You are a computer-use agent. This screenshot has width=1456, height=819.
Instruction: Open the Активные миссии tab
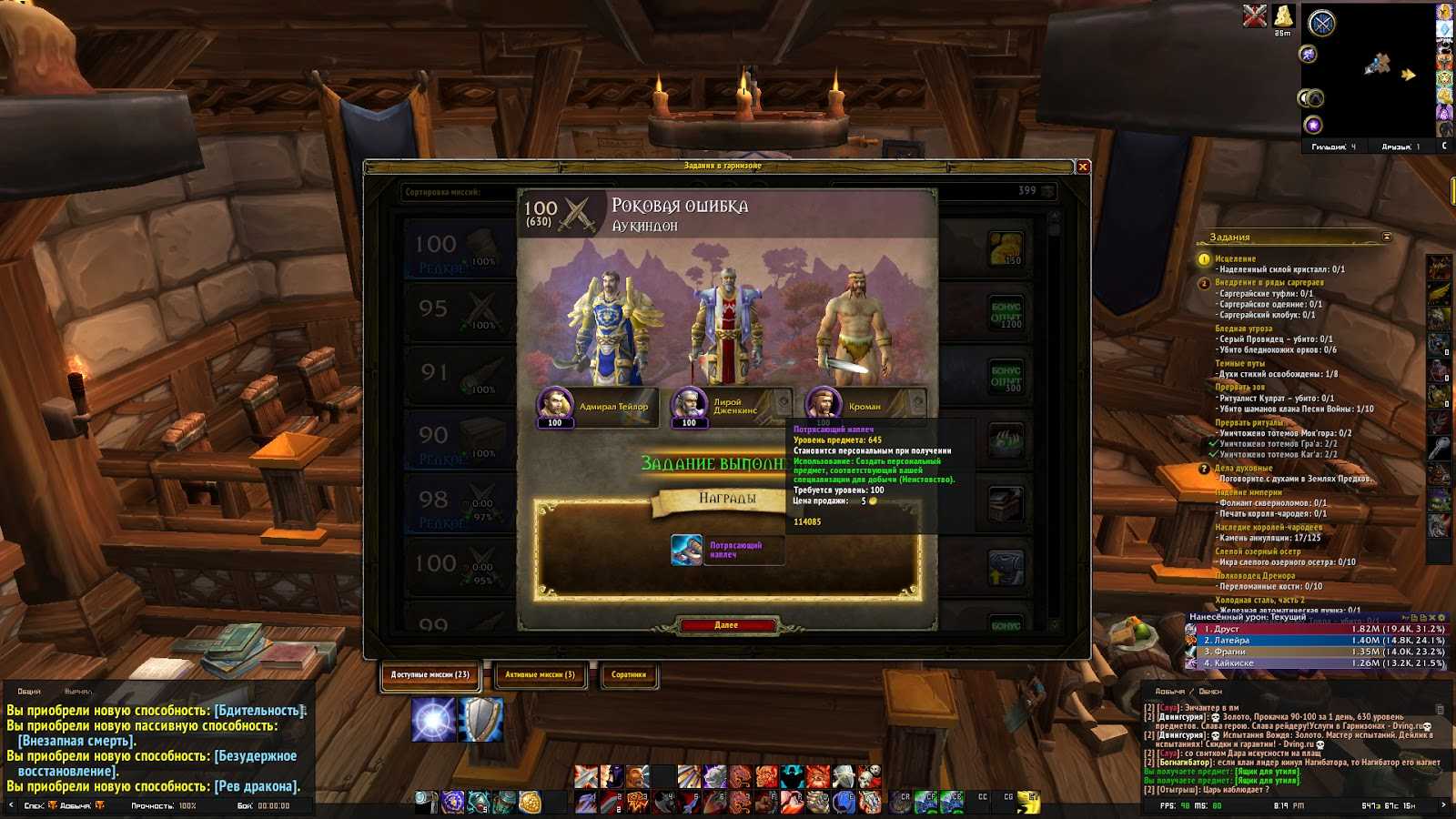[x=540, y=675]
